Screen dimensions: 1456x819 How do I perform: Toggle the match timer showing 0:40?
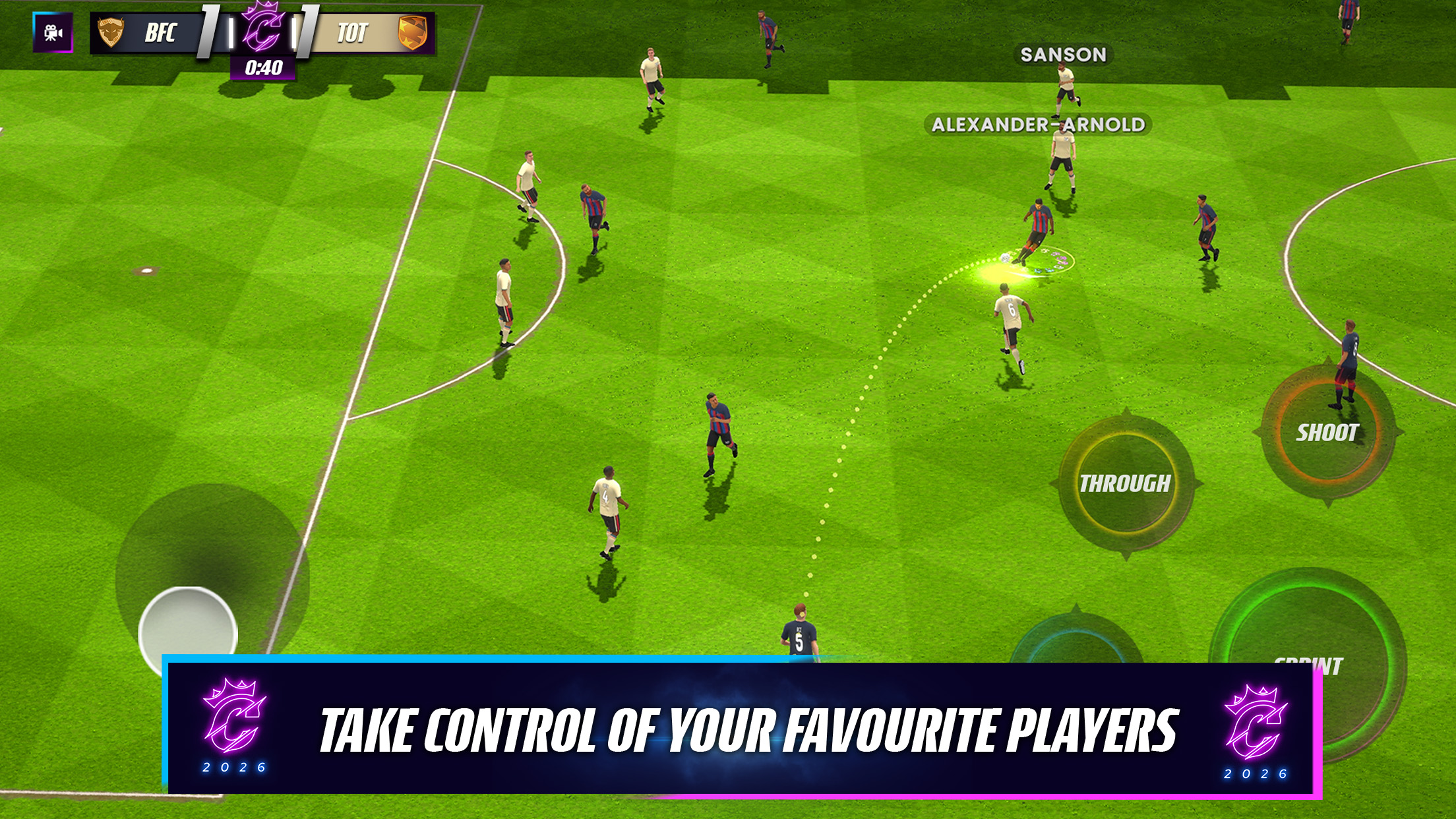click(x=263, y=66)
